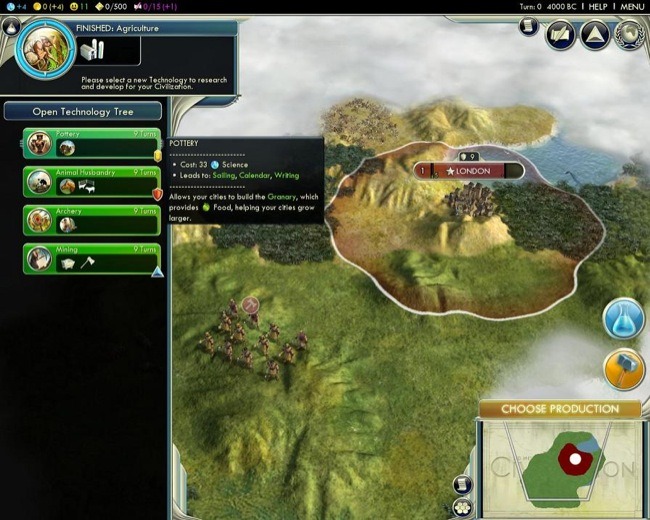Toggle the minimap options scroll icon

[x=461, y=484]
